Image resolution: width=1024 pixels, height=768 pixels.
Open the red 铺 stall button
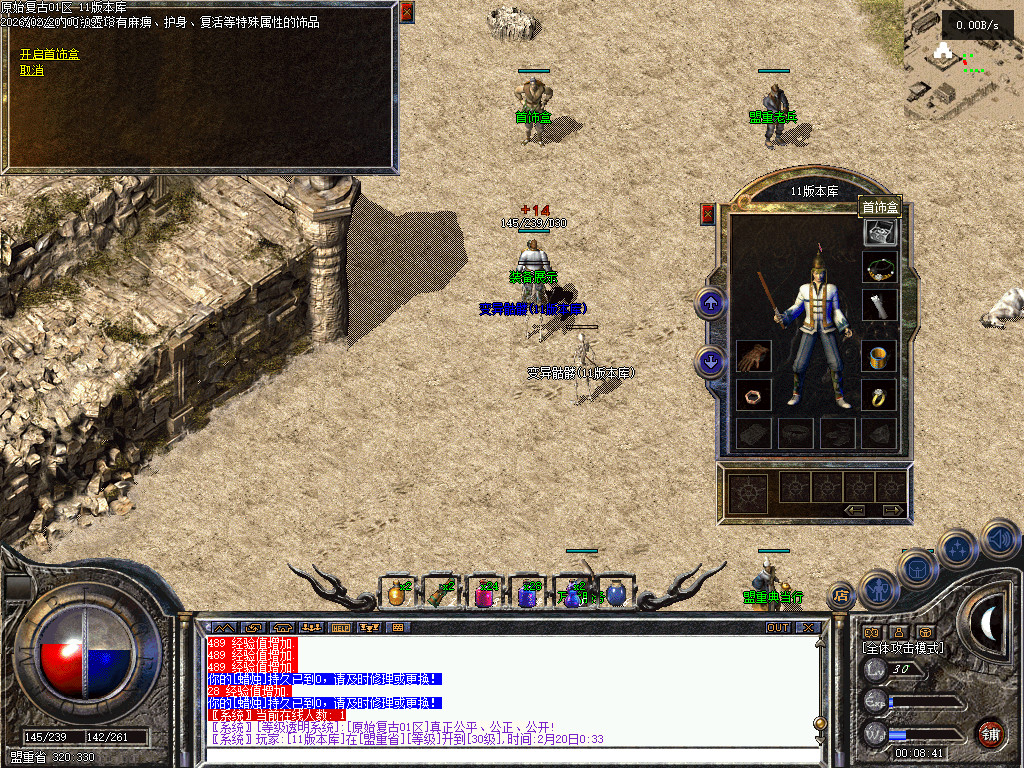(990, 734)
